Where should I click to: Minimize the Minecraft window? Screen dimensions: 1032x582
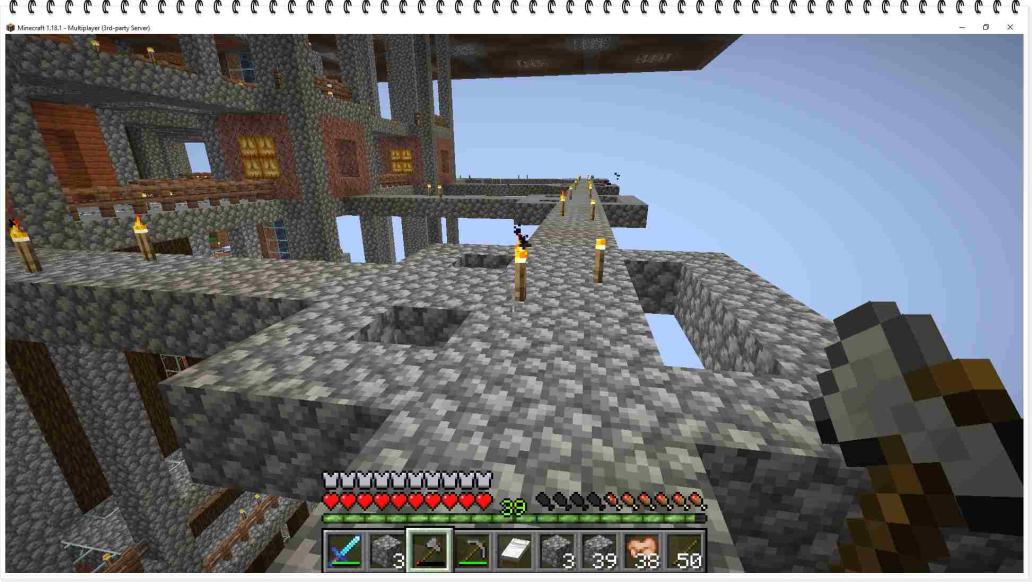[x=962, y=27]
